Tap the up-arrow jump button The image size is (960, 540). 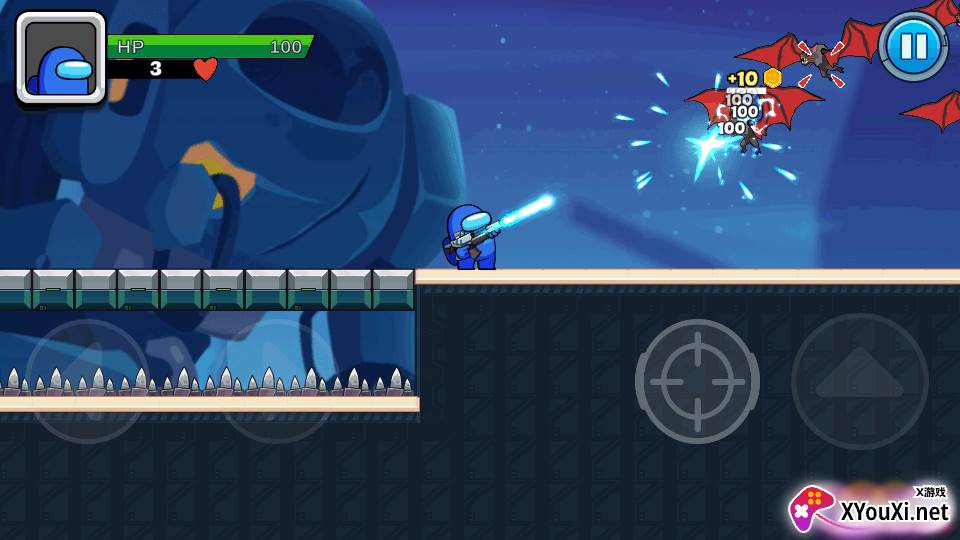(859, 381)
